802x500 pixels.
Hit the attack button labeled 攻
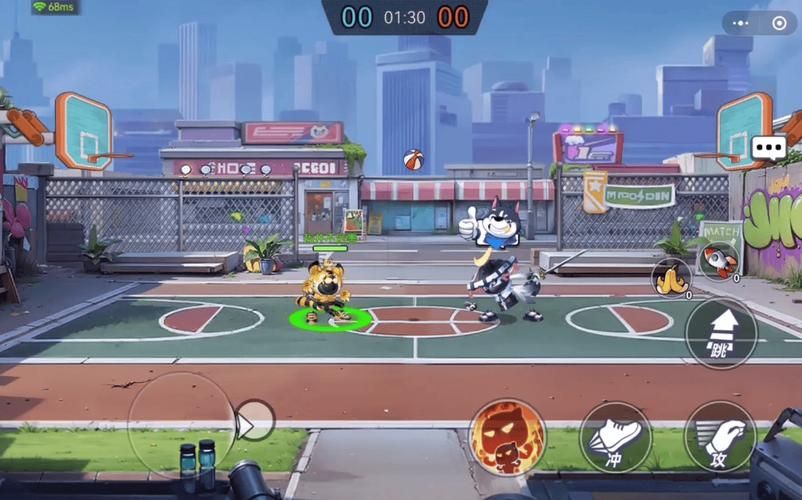click(720, 437)
